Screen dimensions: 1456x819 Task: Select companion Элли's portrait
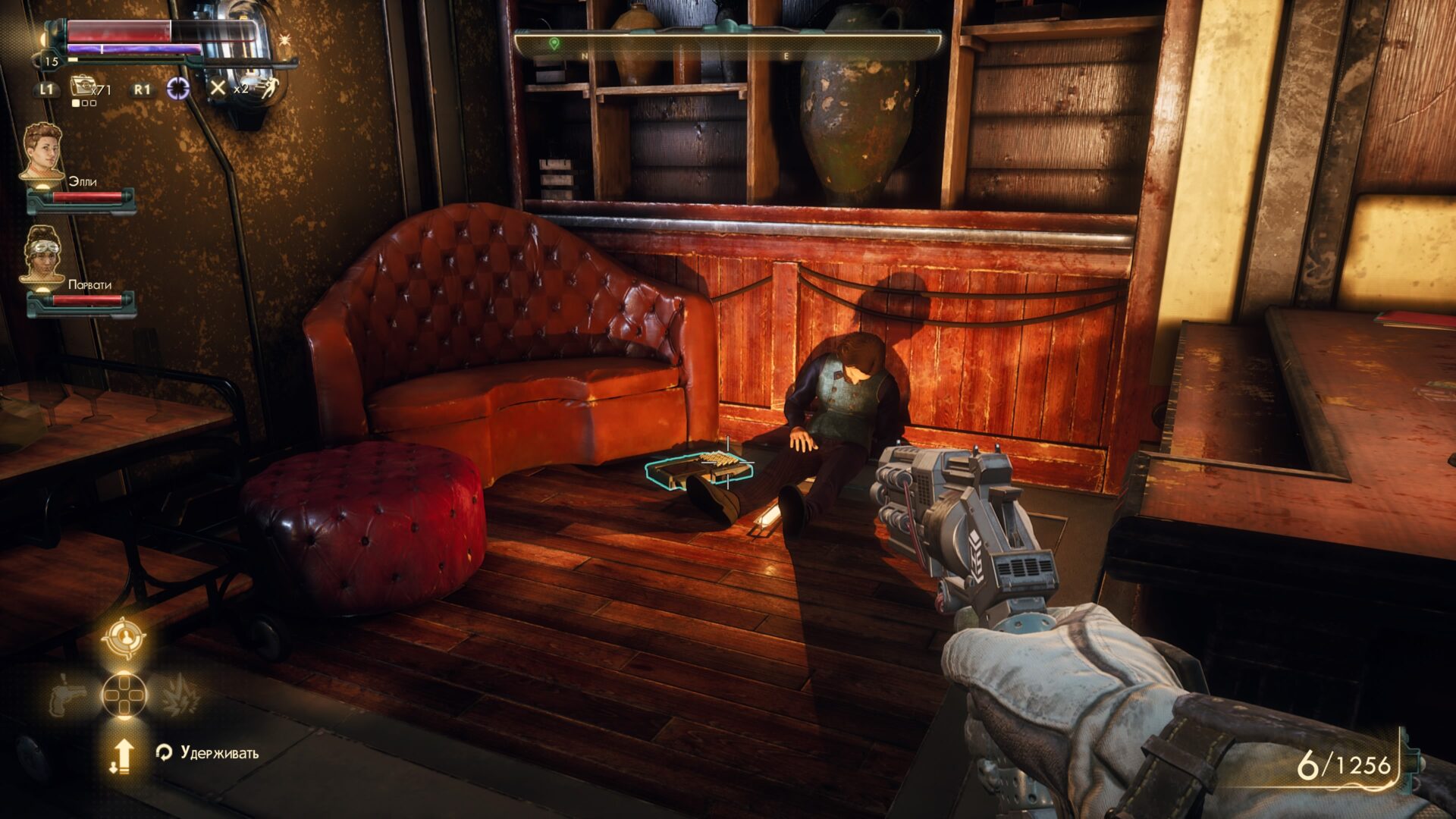[42, 151]
